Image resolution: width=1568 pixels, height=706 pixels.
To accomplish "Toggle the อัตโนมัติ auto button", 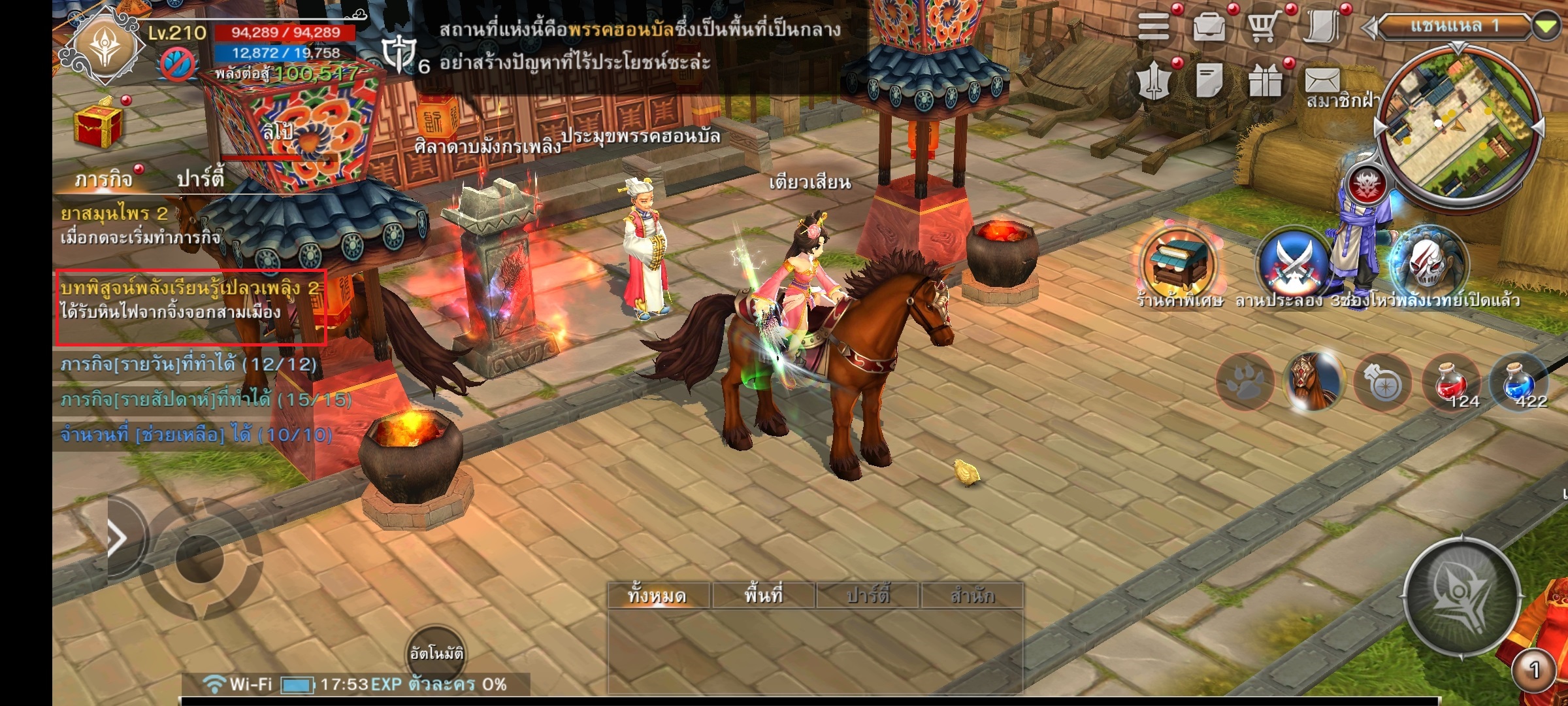I will pyautogui.click(x=436, y=654).
